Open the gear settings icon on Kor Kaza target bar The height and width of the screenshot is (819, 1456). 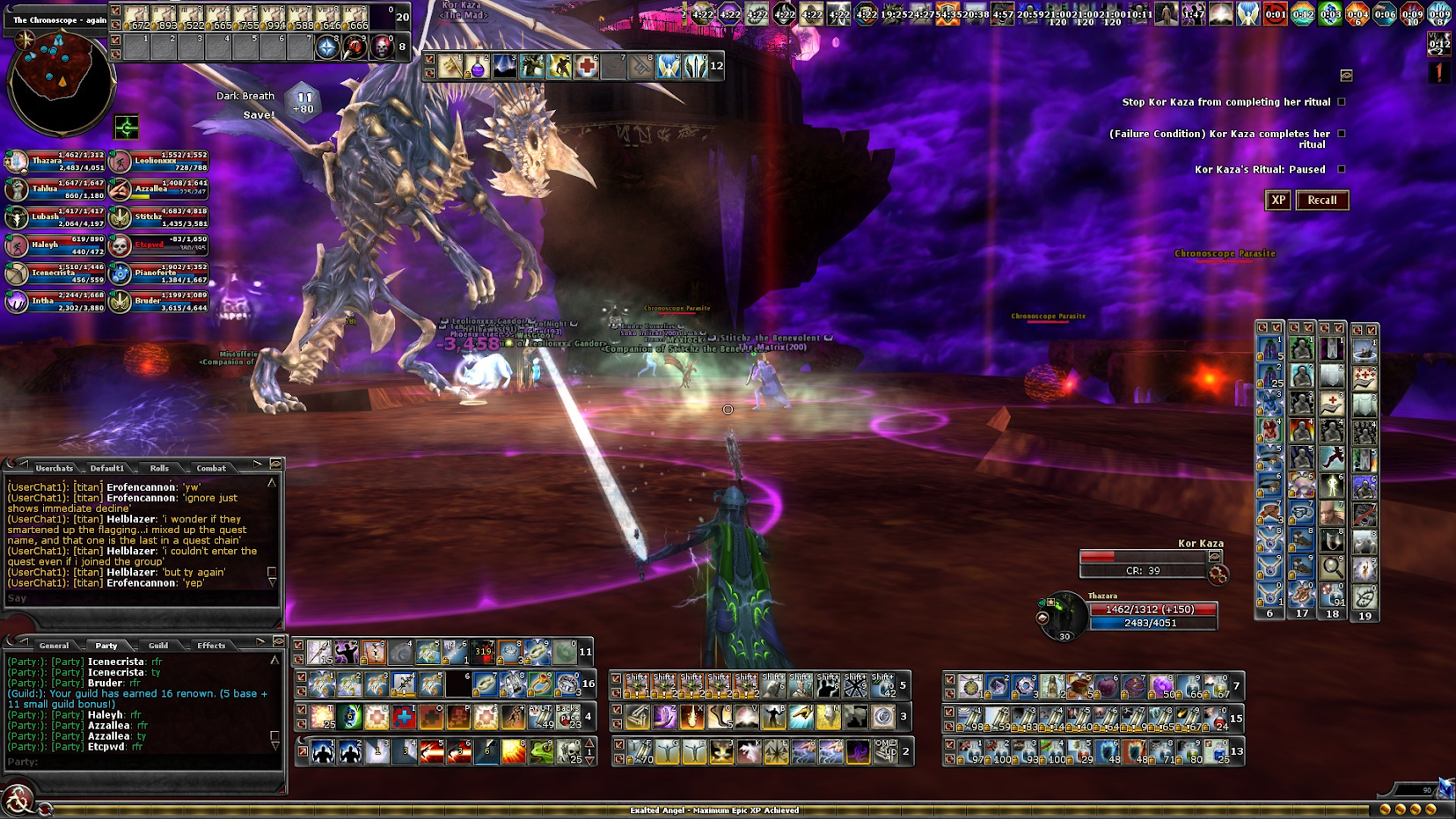1218,574
